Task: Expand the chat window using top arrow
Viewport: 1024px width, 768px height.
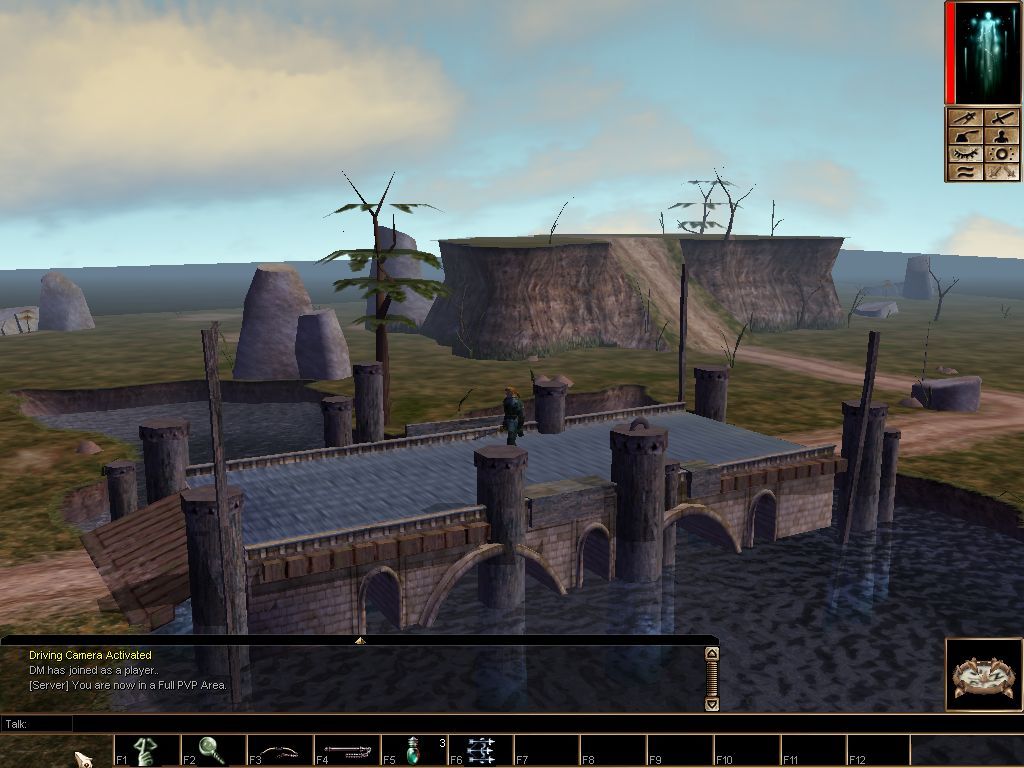Action: point(359,640)
